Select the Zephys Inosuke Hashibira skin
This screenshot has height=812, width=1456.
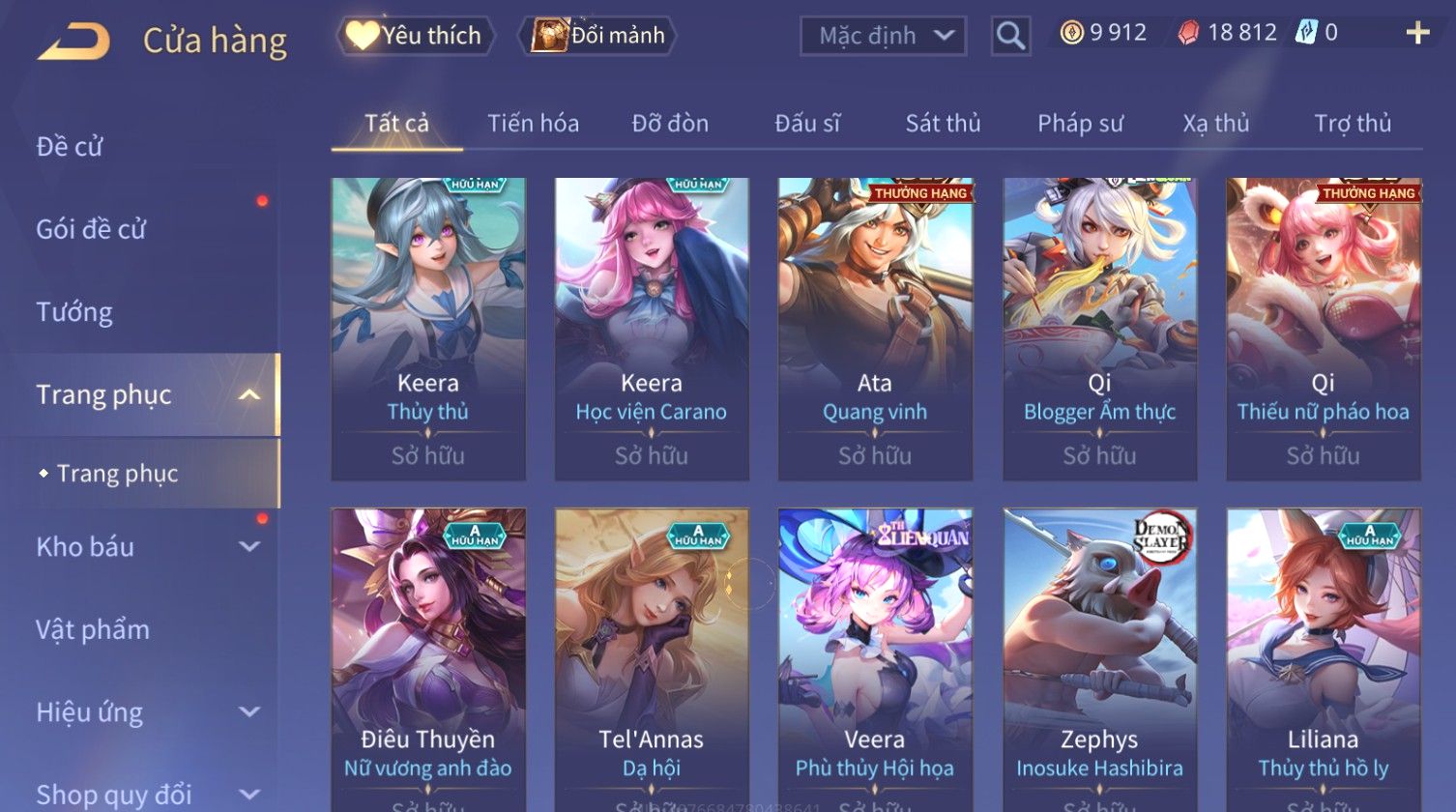click(1099, 657)
